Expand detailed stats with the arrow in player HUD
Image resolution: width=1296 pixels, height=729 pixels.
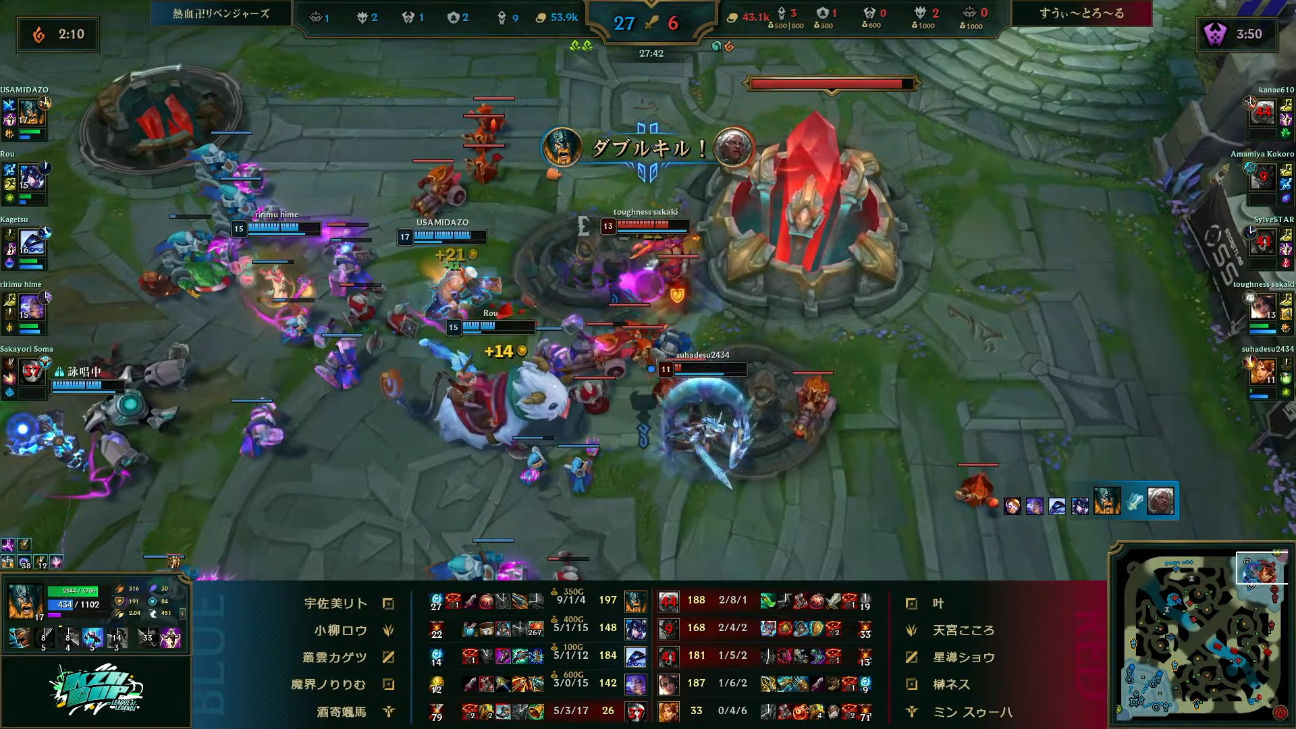(x=182, y=613)
